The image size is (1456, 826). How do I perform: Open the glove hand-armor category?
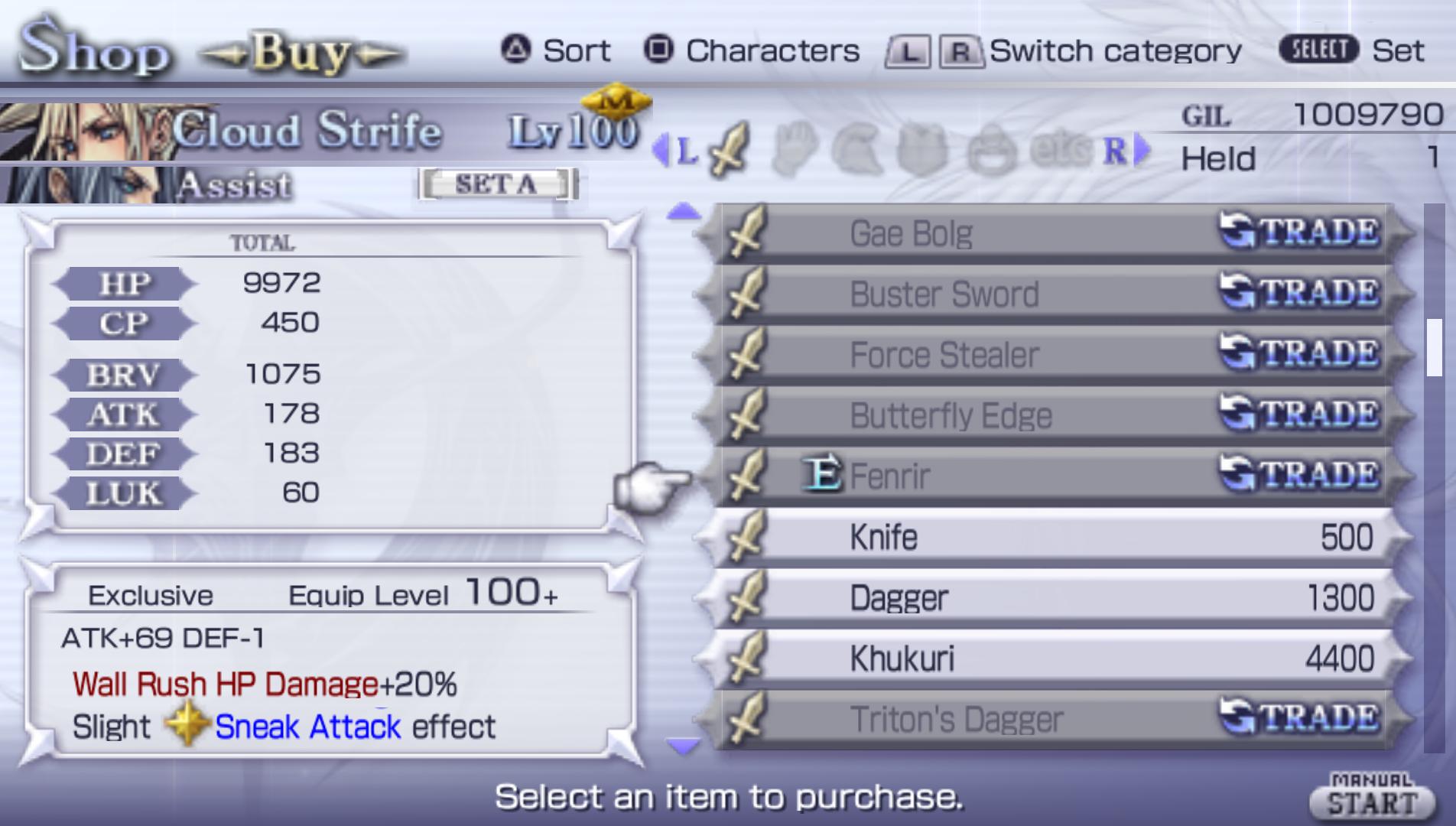tap(795, 151)
